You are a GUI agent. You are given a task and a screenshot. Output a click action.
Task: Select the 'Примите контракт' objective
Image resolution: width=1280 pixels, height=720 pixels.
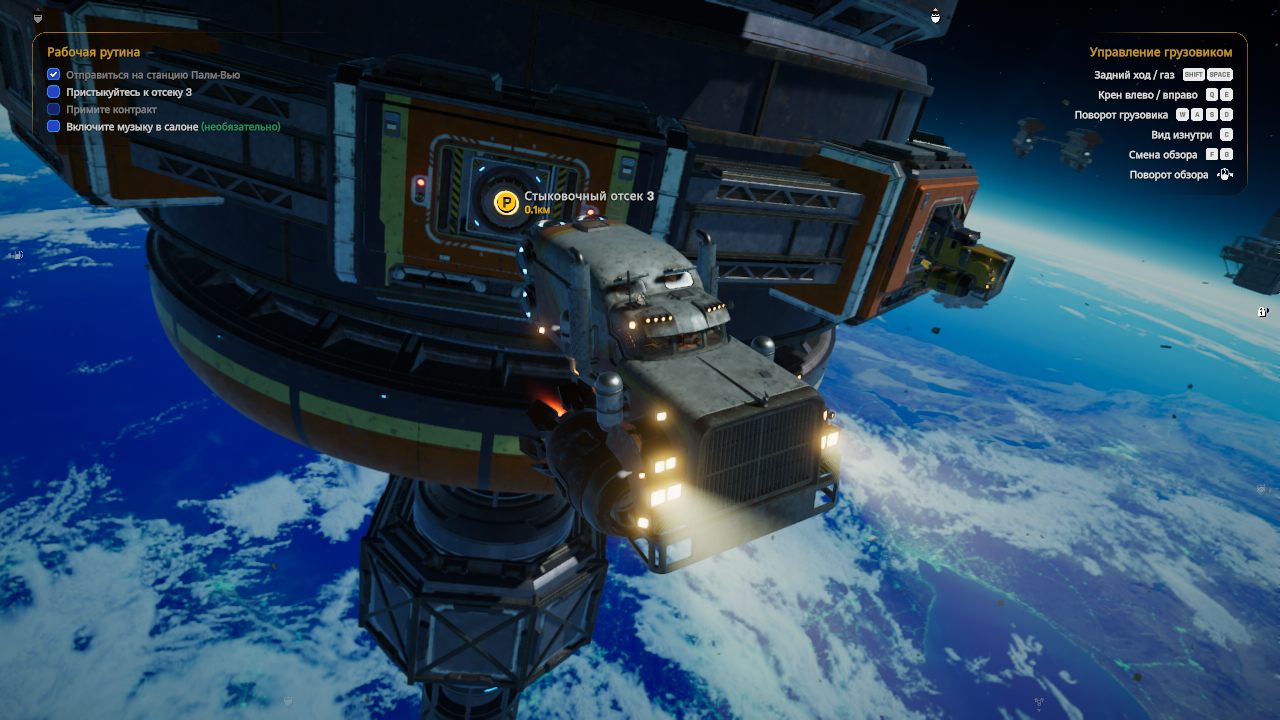coord(111,109)
